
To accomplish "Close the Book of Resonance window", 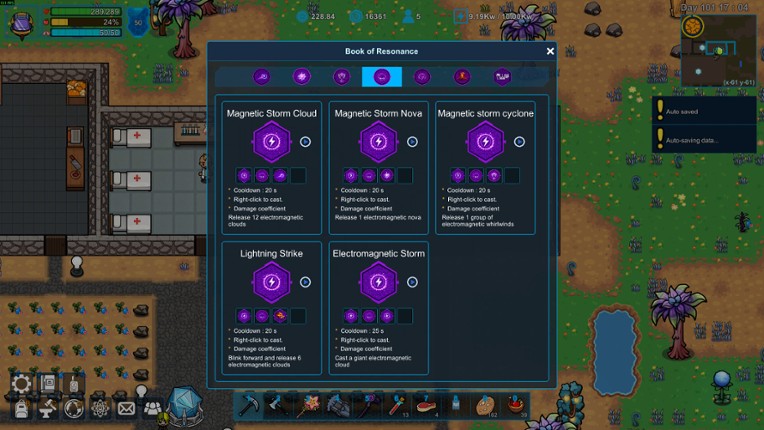I will pyautogui.click(x=550, y=51).
